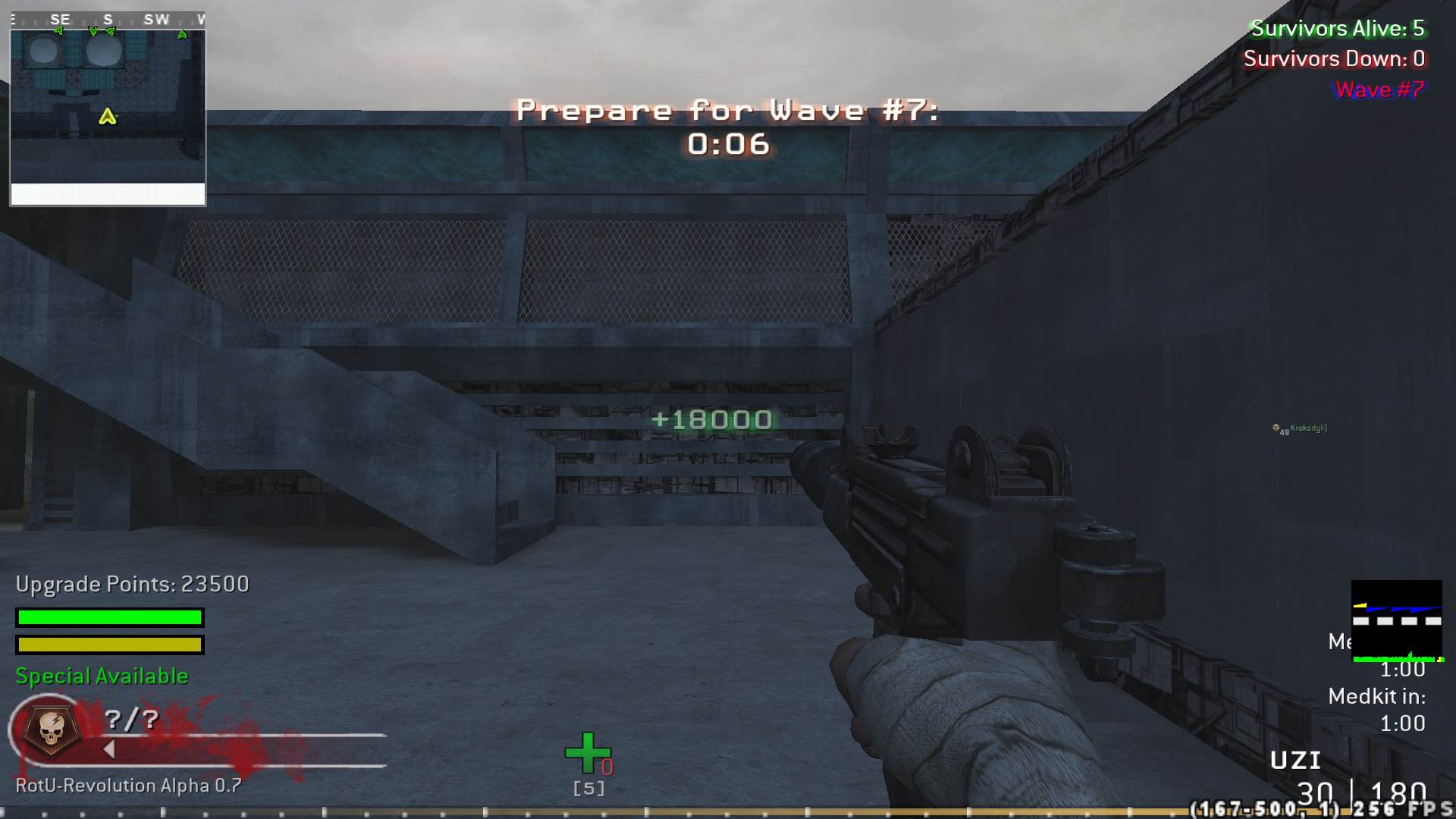Select the SW compass heading on minimap

point(157,20)
